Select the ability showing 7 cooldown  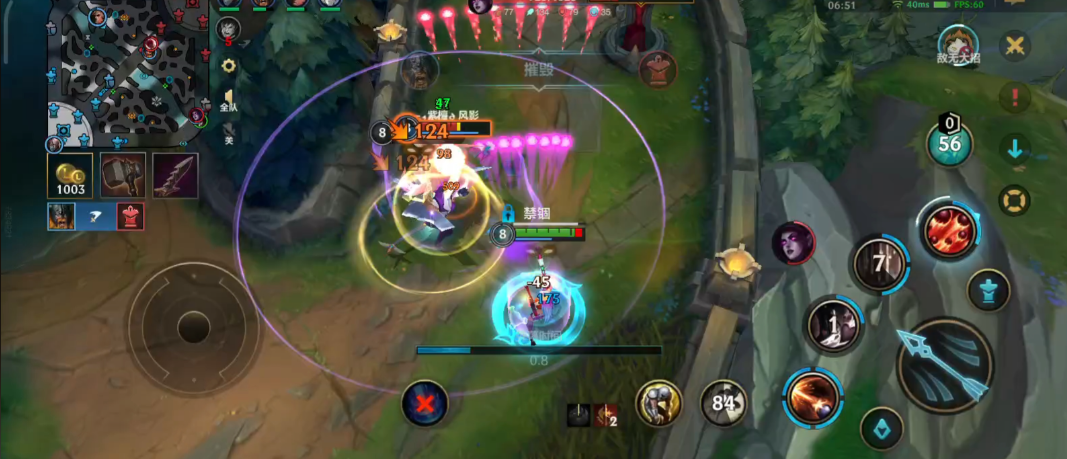point(879,265)
